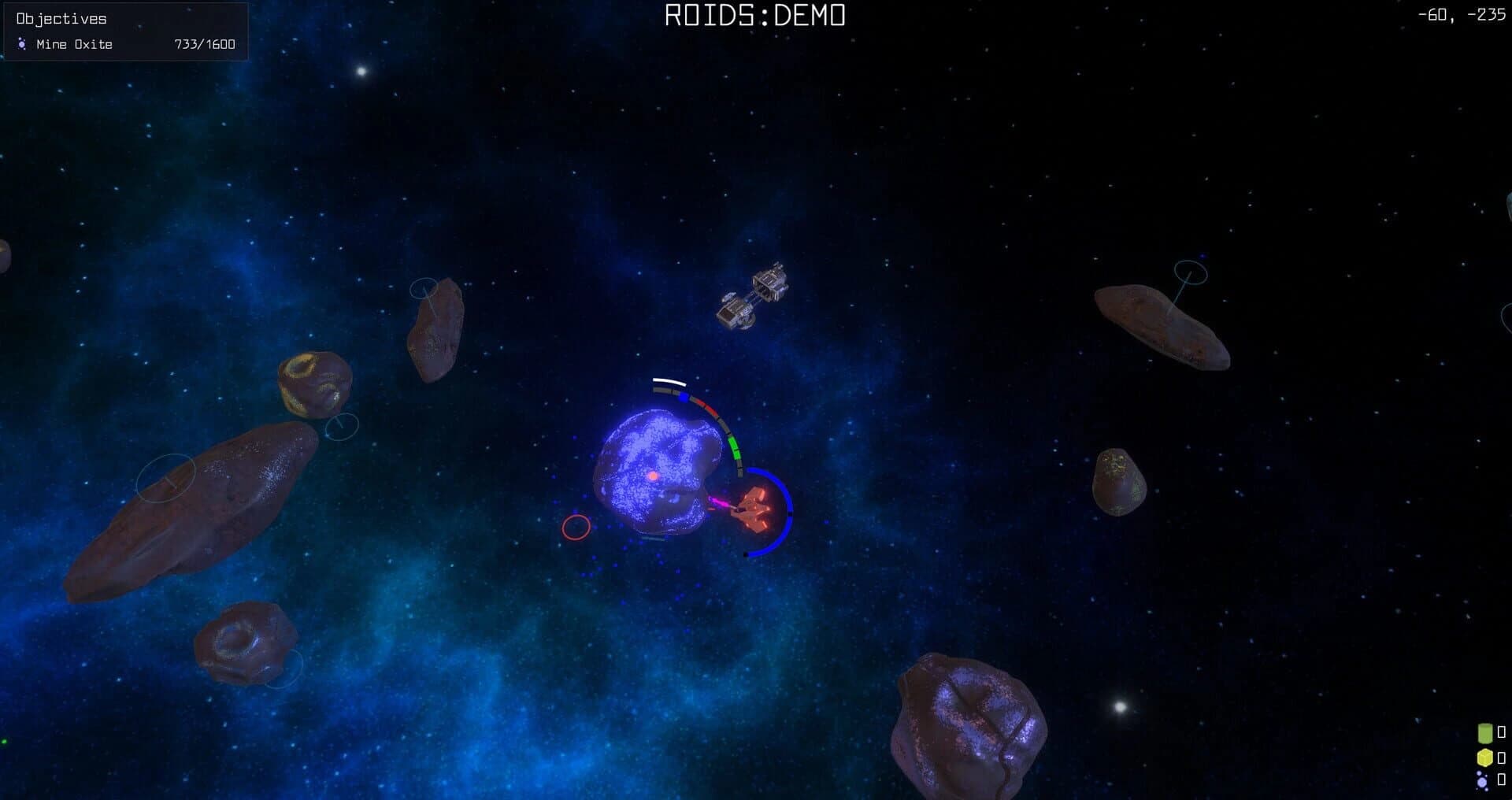Click the space station near the top center

tap(756, 295)
